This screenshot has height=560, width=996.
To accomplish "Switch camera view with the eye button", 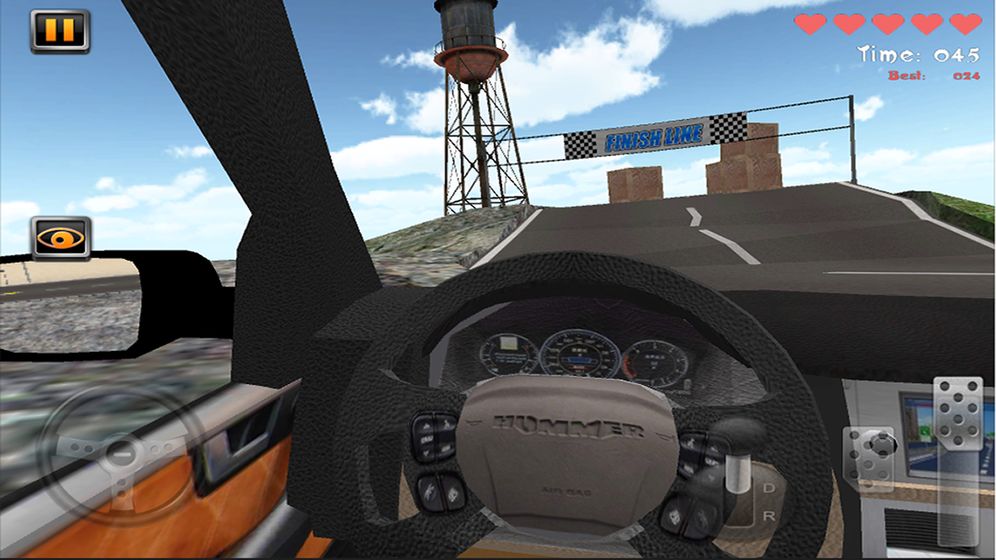I will click(x=60, y=238).
